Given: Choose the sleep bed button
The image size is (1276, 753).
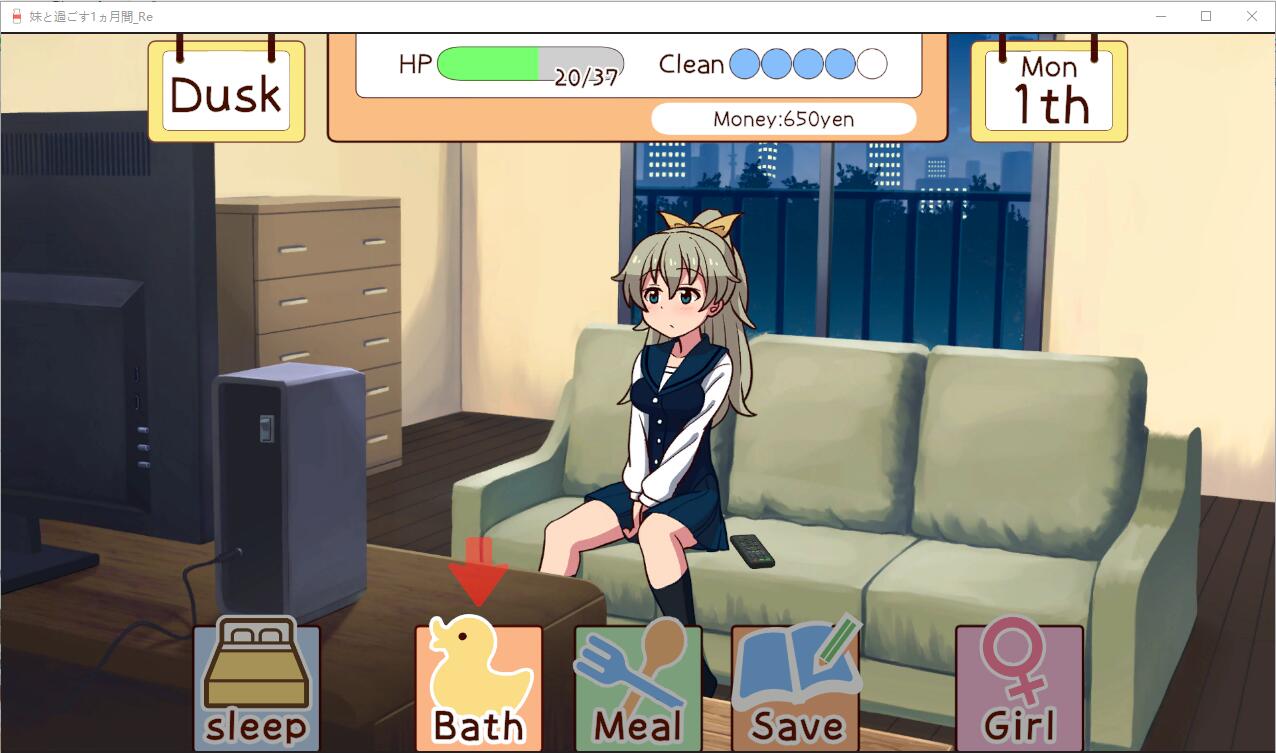Looking at the screenshot, I should point(256,686).
